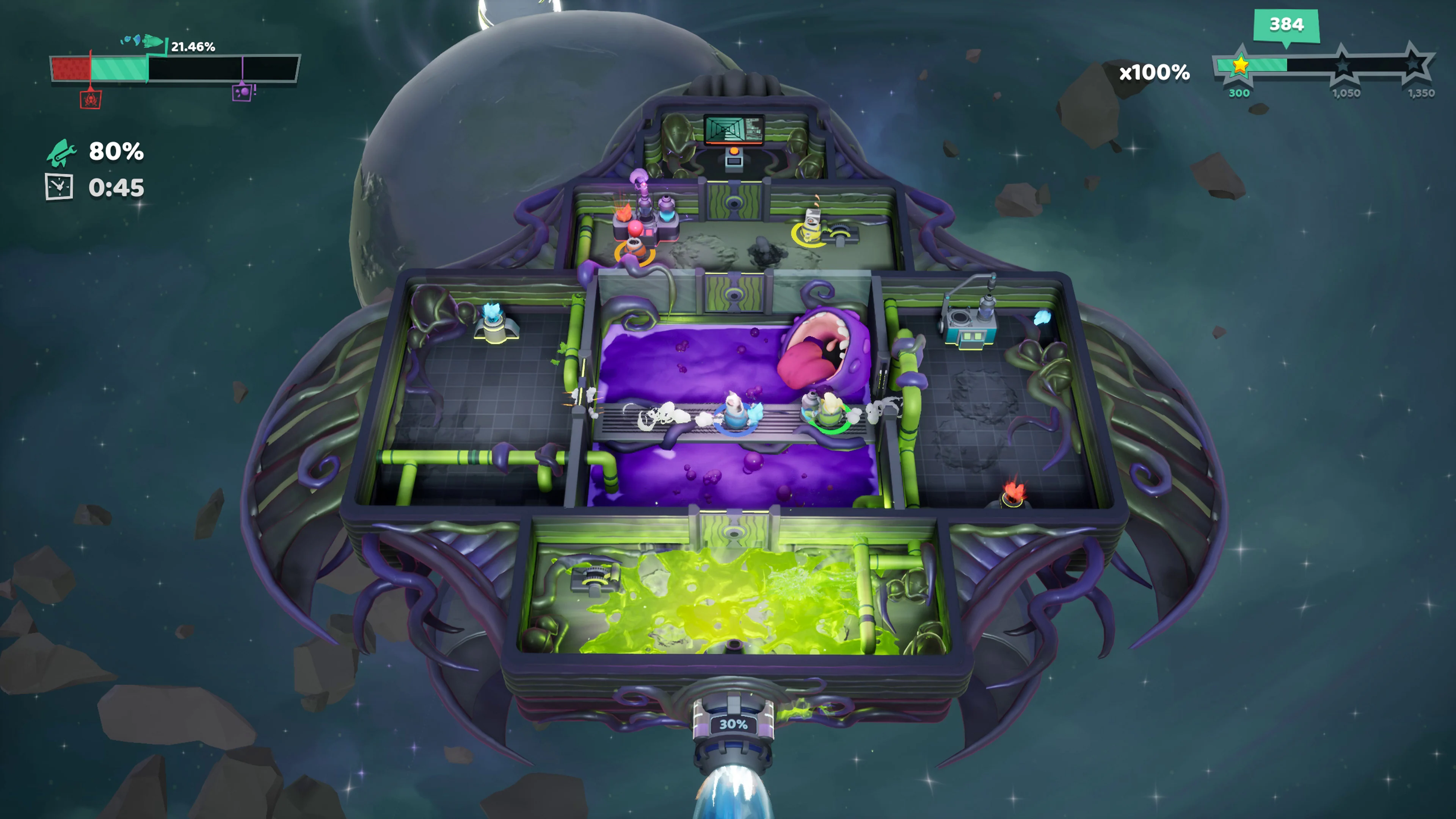Select the earned gold star on the score meter
Screen dimensions: 1456x819
[x=1241, y=66]
